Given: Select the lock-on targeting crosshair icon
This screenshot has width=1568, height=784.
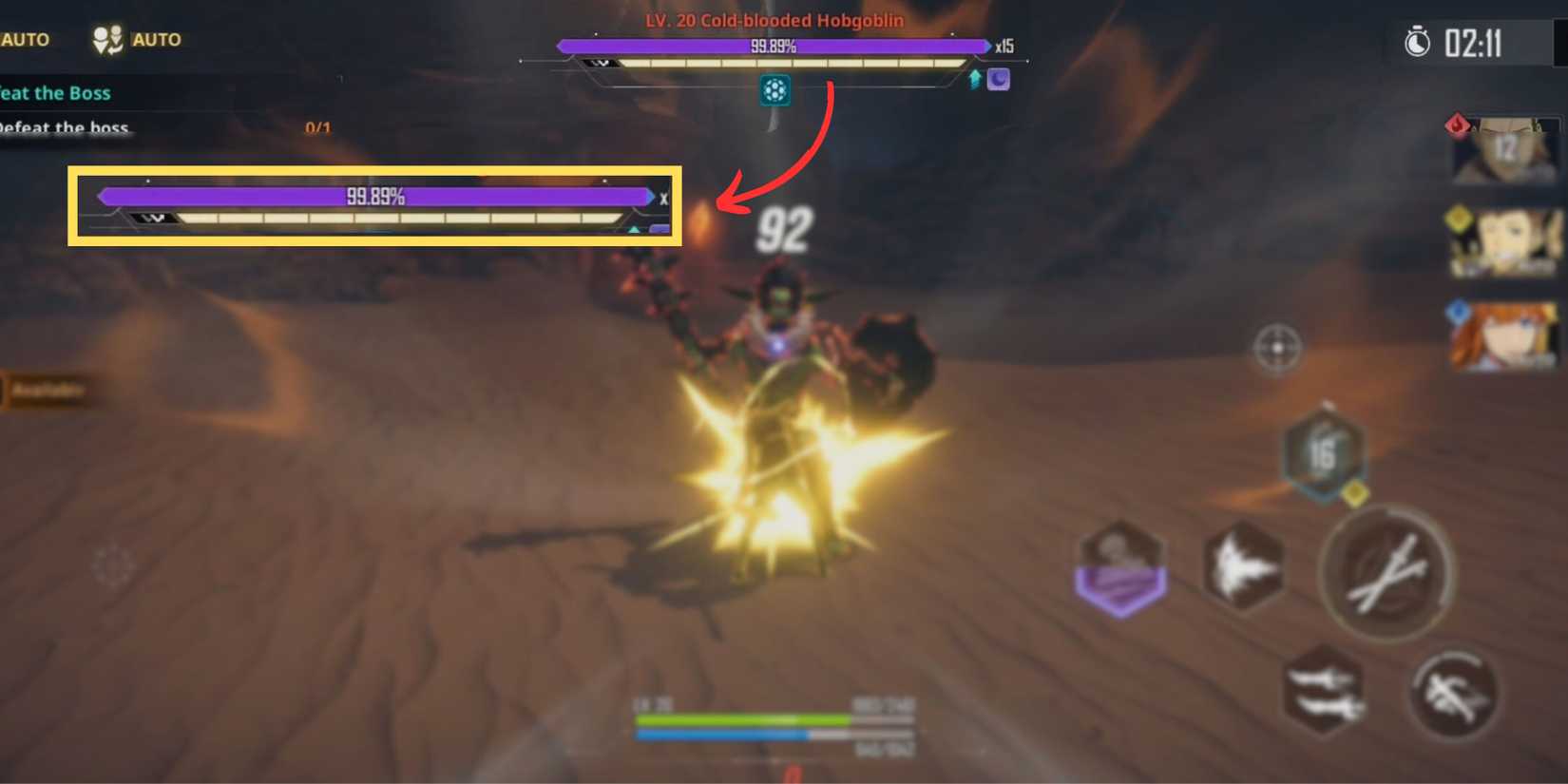Looking at the screenshot, I should tap(1278, 350).
